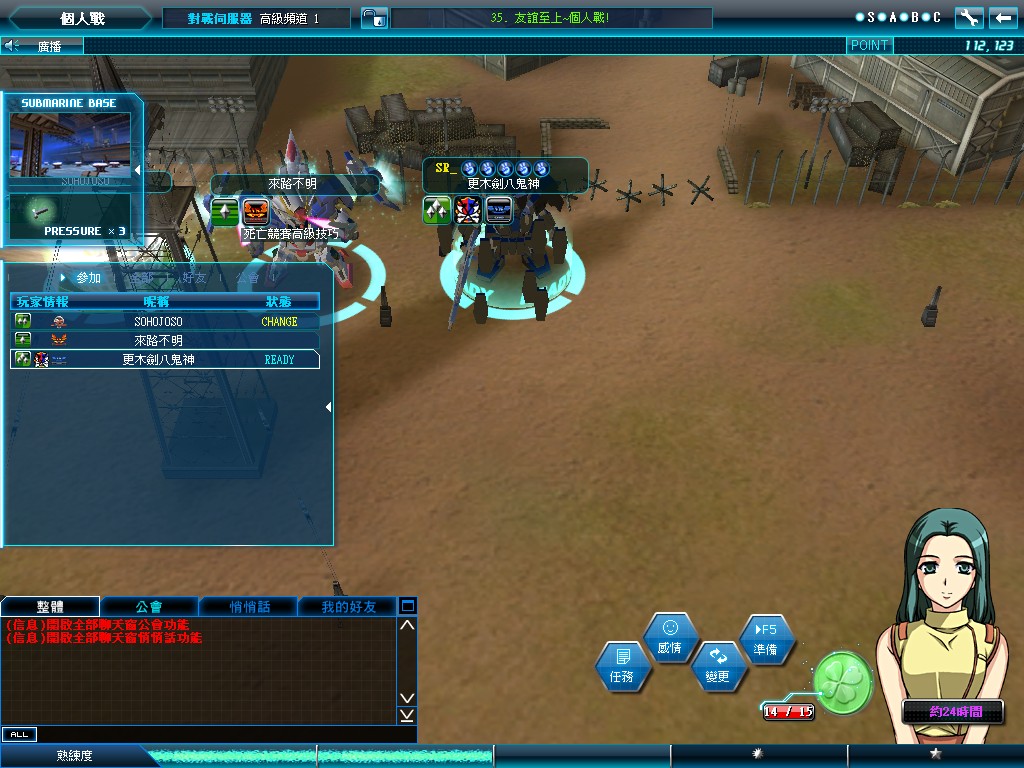Open the 任務 mission hexagon button

click(x=622, y=667)
